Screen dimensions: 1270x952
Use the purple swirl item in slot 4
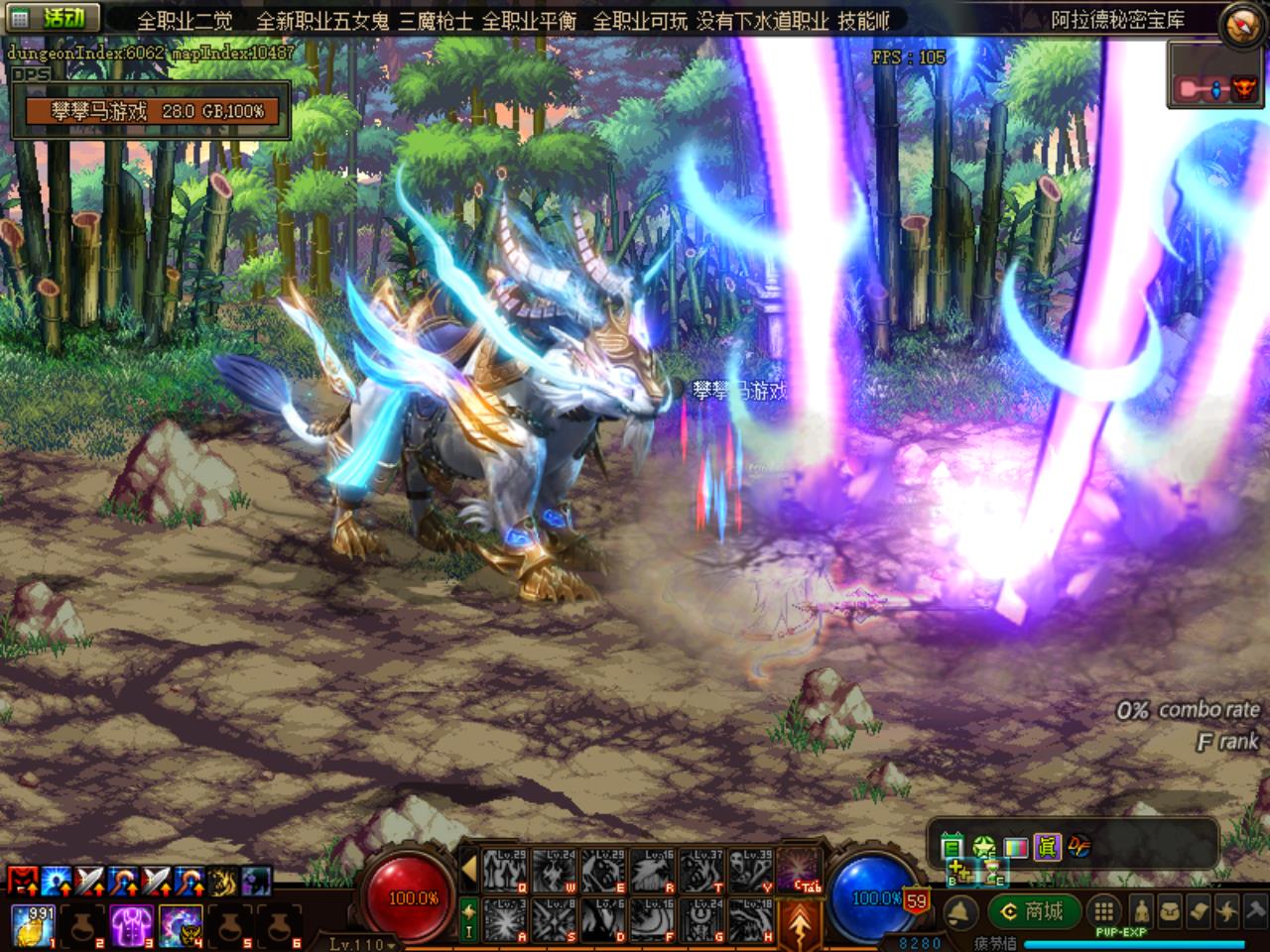pos(179,922)
